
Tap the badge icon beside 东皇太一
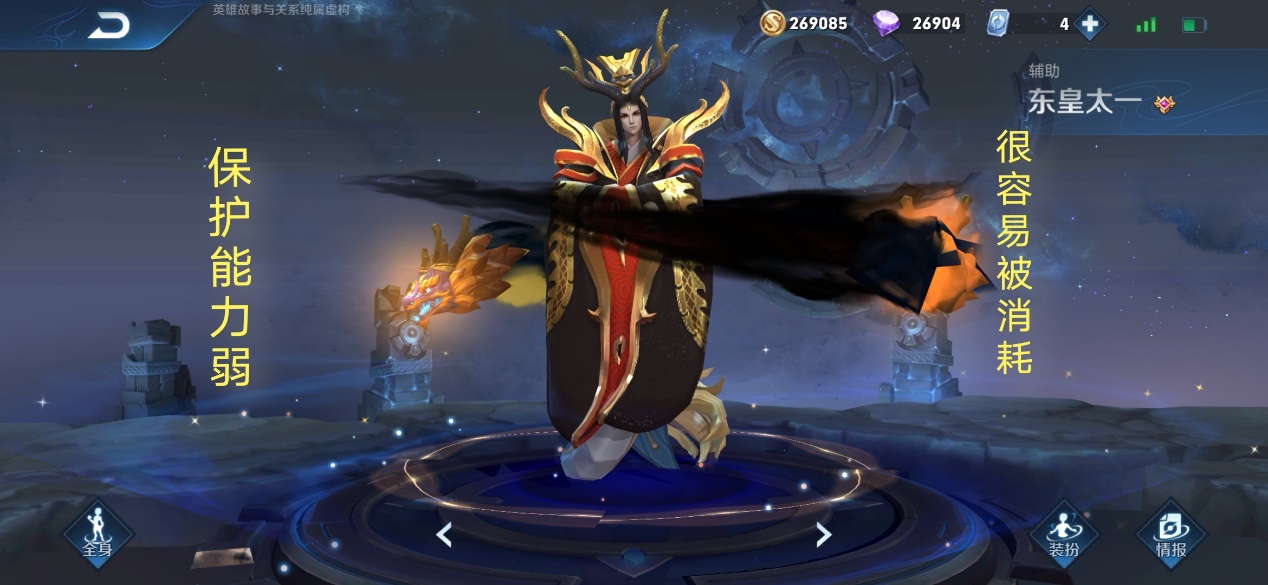[1164, 104]
